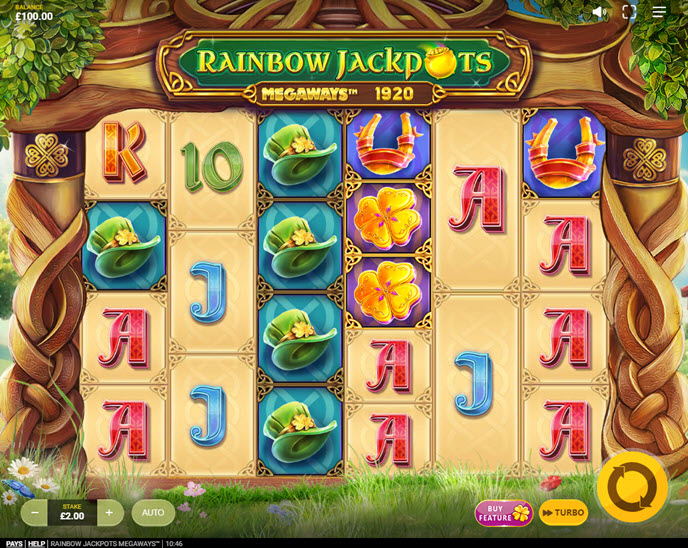This screenshot has height=548, width=688.
Task: Mute the game sound
Action: [599, 12]
